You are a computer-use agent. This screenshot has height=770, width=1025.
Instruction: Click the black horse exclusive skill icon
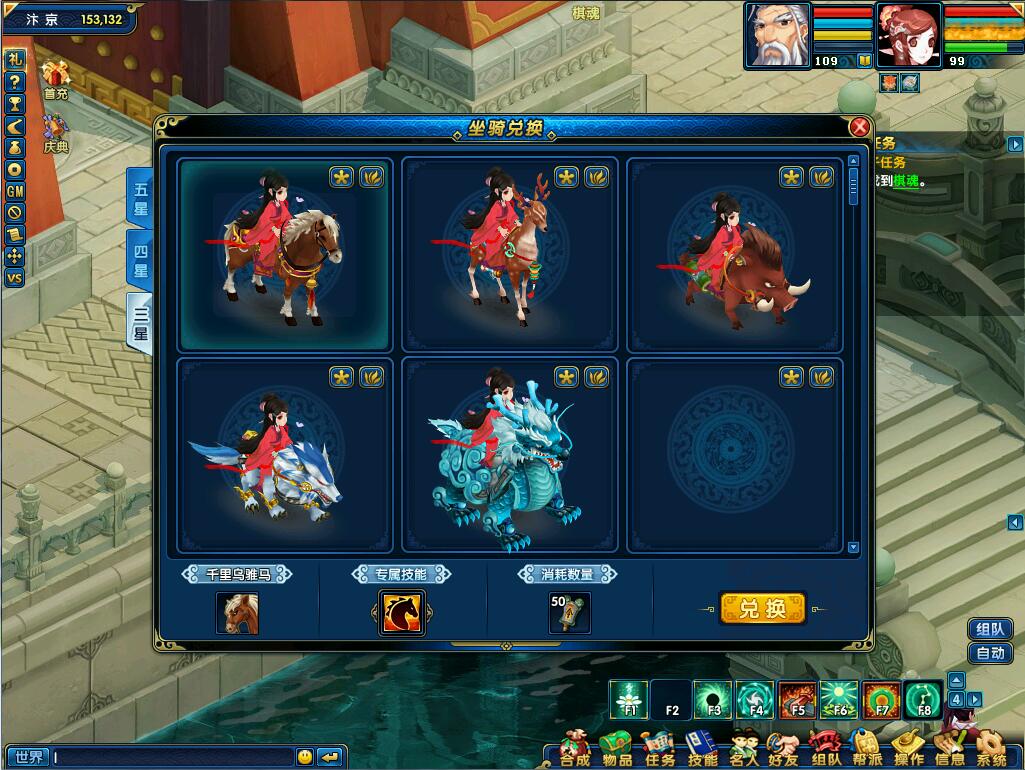(x=402, y=612)
